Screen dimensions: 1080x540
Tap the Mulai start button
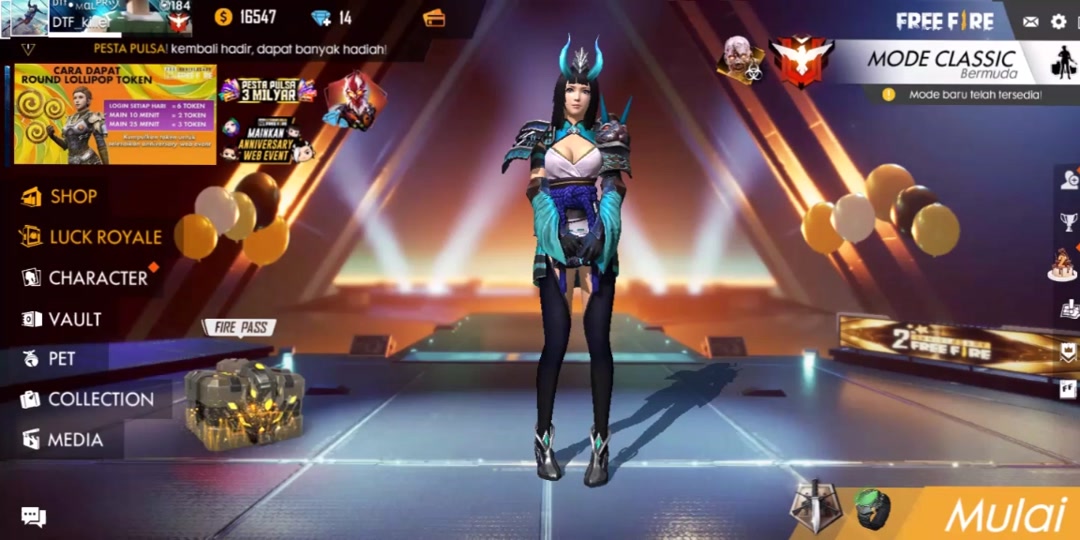tap(1004, 514)
